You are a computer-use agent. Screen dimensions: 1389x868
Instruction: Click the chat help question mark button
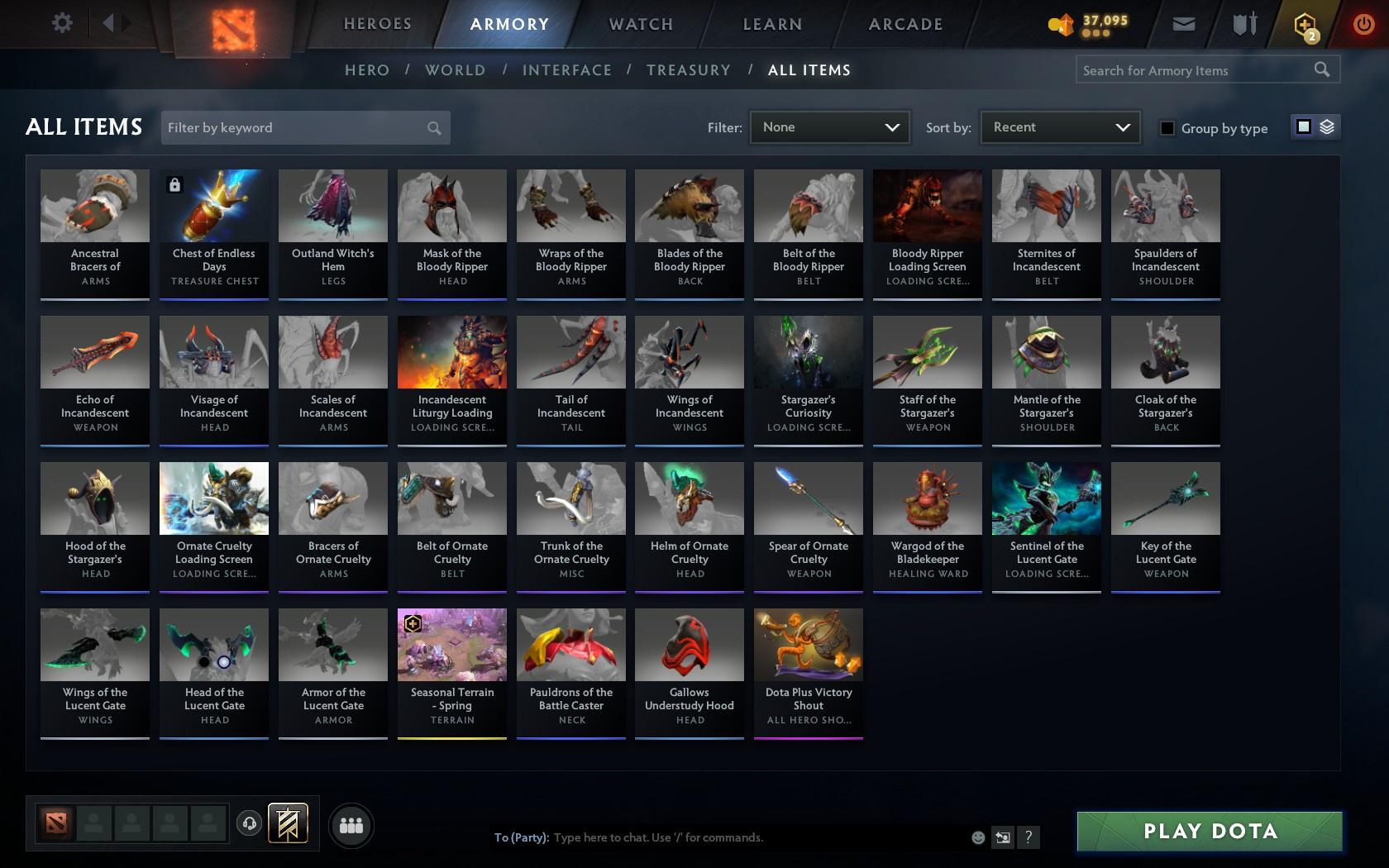(x=1028, y=837)
